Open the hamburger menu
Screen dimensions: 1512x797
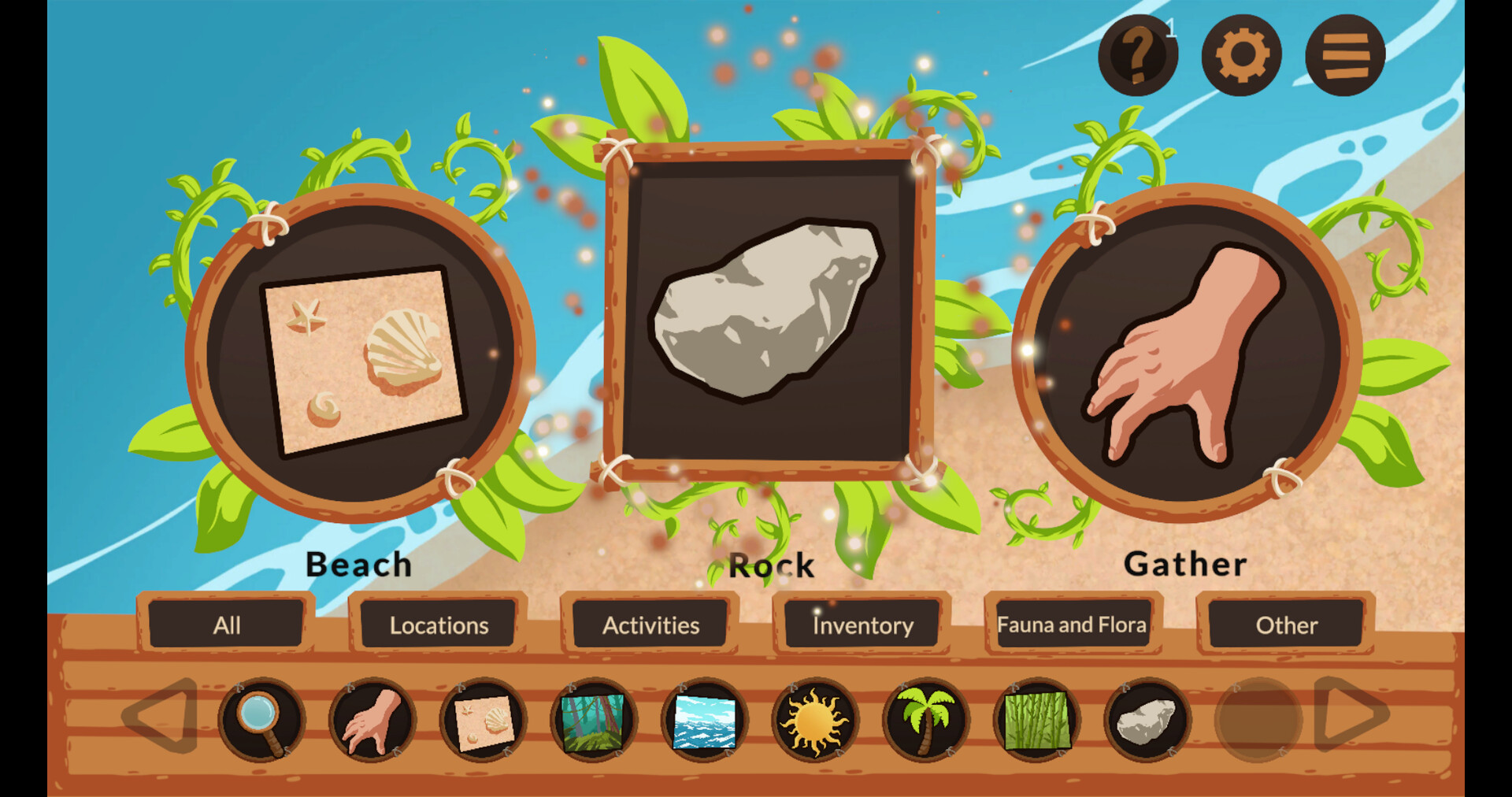pyautogui.click(x=1343, y=52)
